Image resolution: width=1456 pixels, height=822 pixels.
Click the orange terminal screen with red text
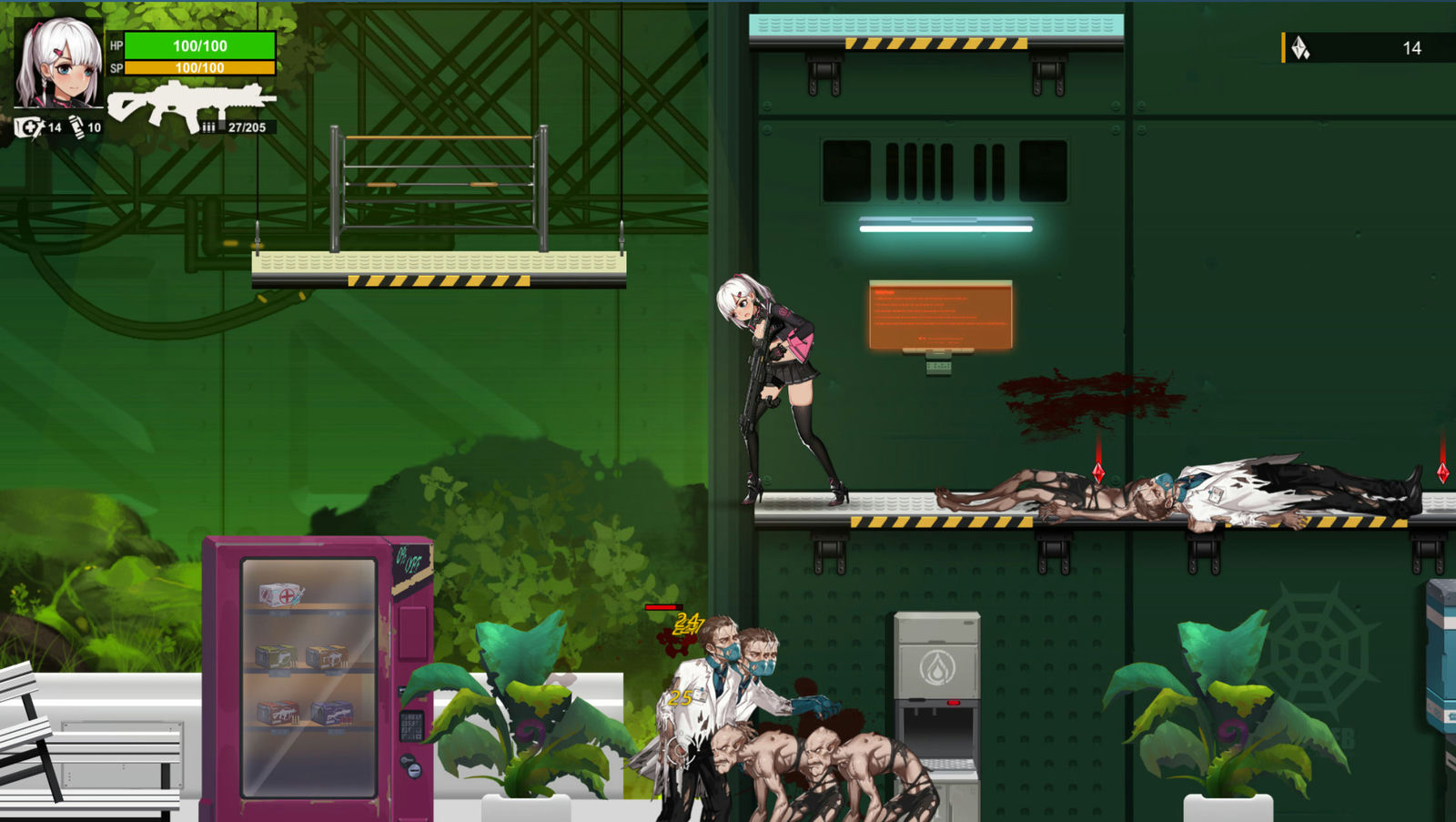point(941,314)
